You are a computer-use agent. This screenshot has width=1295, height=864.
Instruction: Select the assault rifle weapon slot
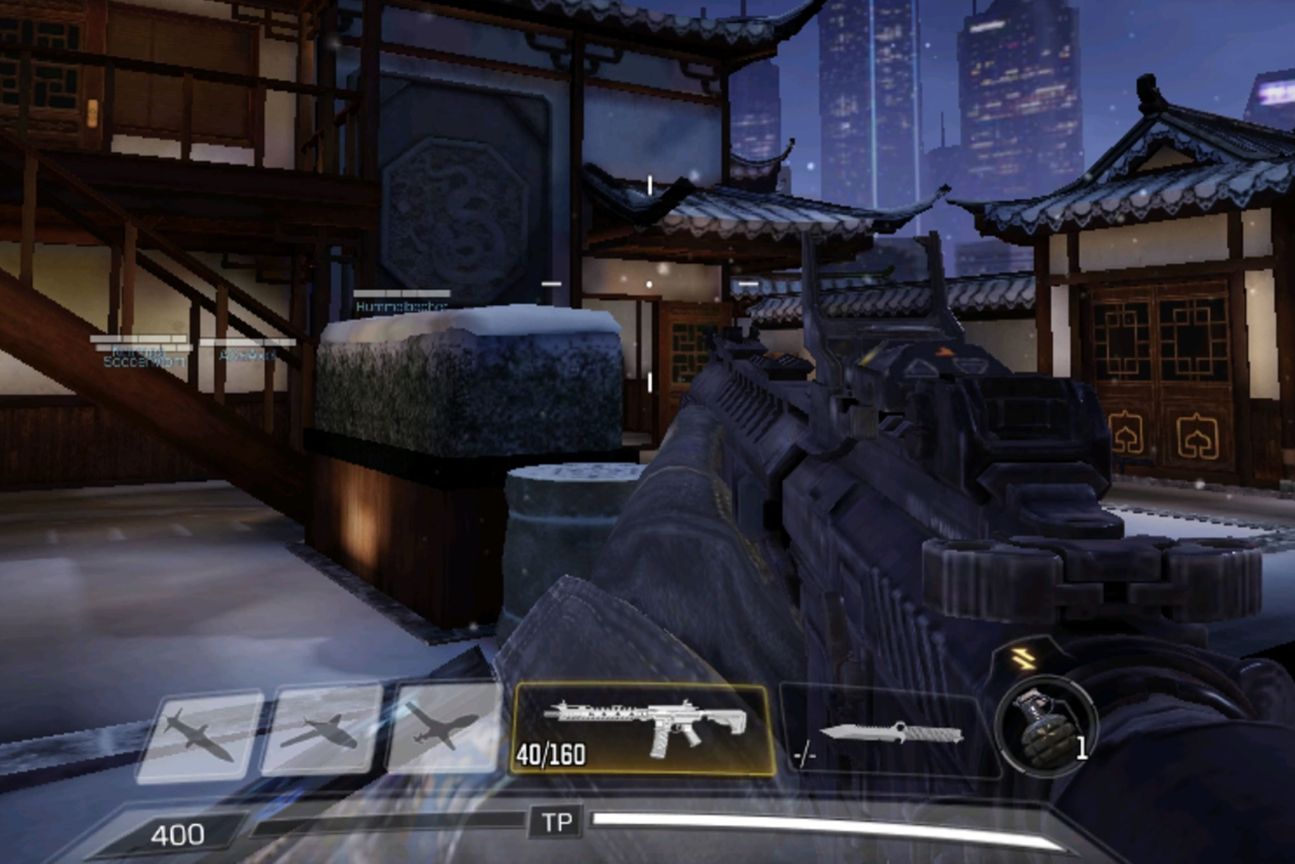click(x=643, y=729)
